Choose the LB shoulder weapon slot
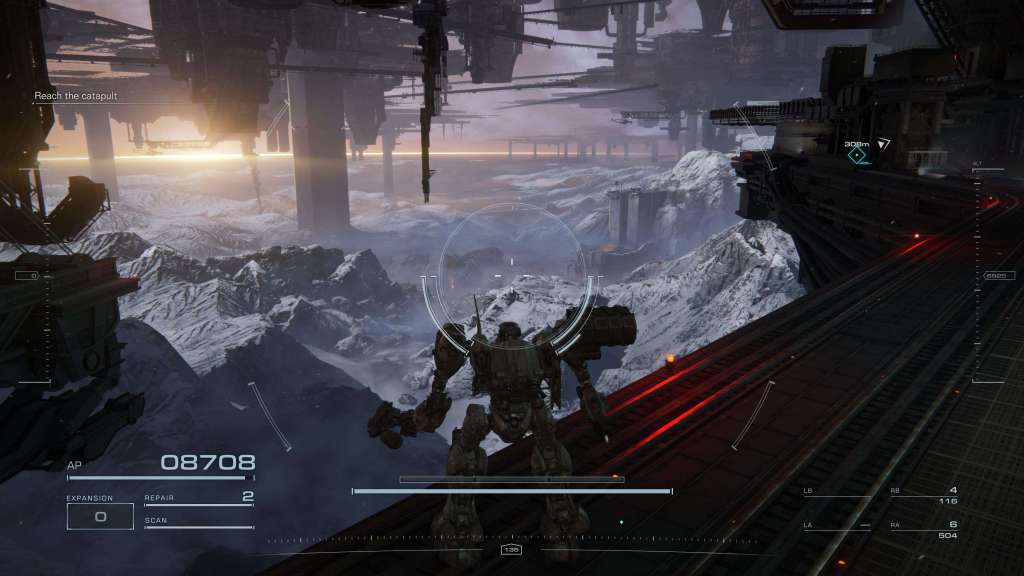Viewport: 1024px width, 576px height. click(837, 493)
